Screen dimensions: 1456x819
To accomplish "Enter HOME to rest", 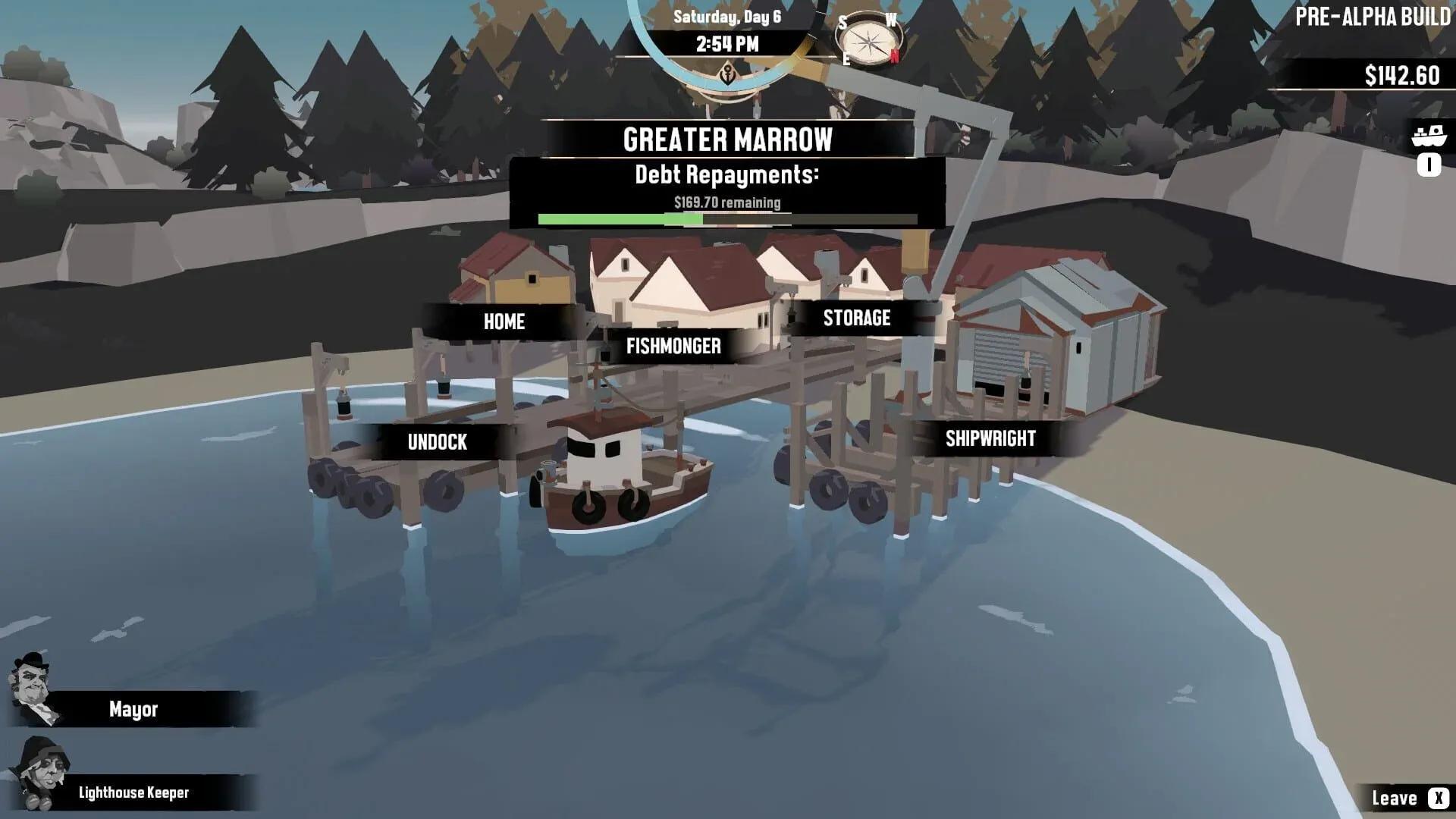I will pos(504,322).
